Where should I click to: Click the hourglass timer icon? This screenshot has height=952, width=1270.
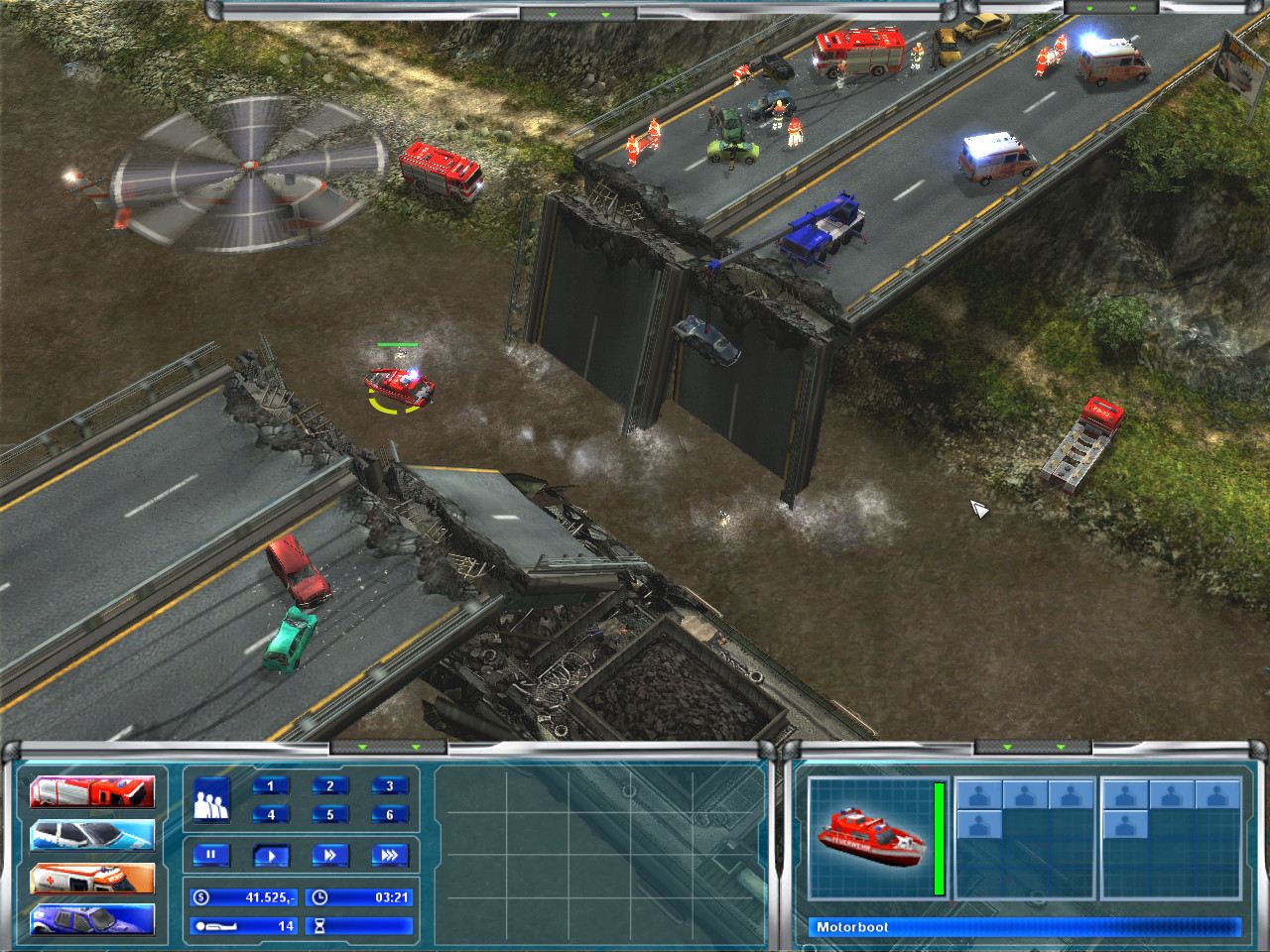coord(319,925)
